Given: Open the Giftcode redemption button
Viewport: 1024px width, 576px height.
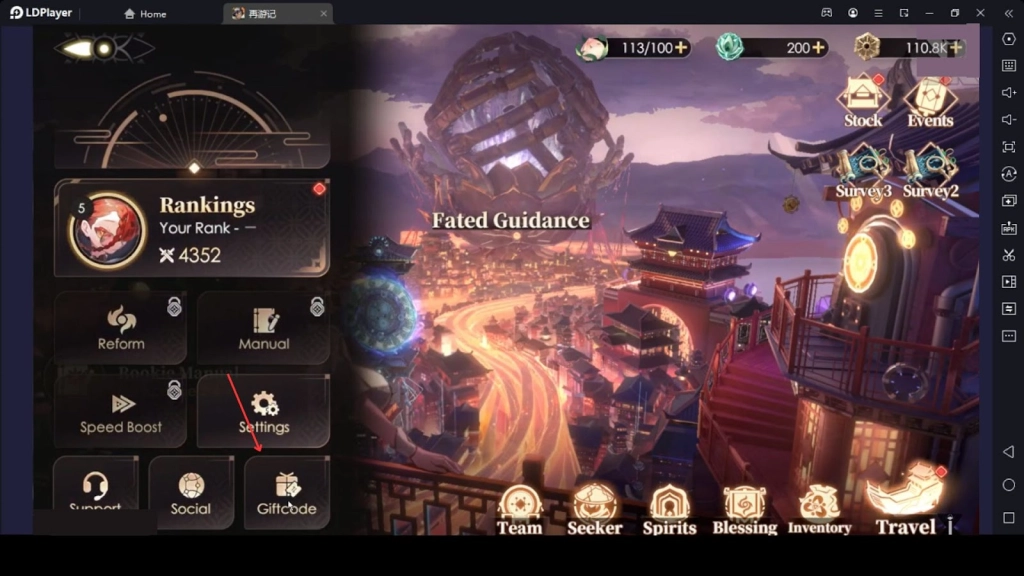Looking at the screenshot, I should [287, 492].
